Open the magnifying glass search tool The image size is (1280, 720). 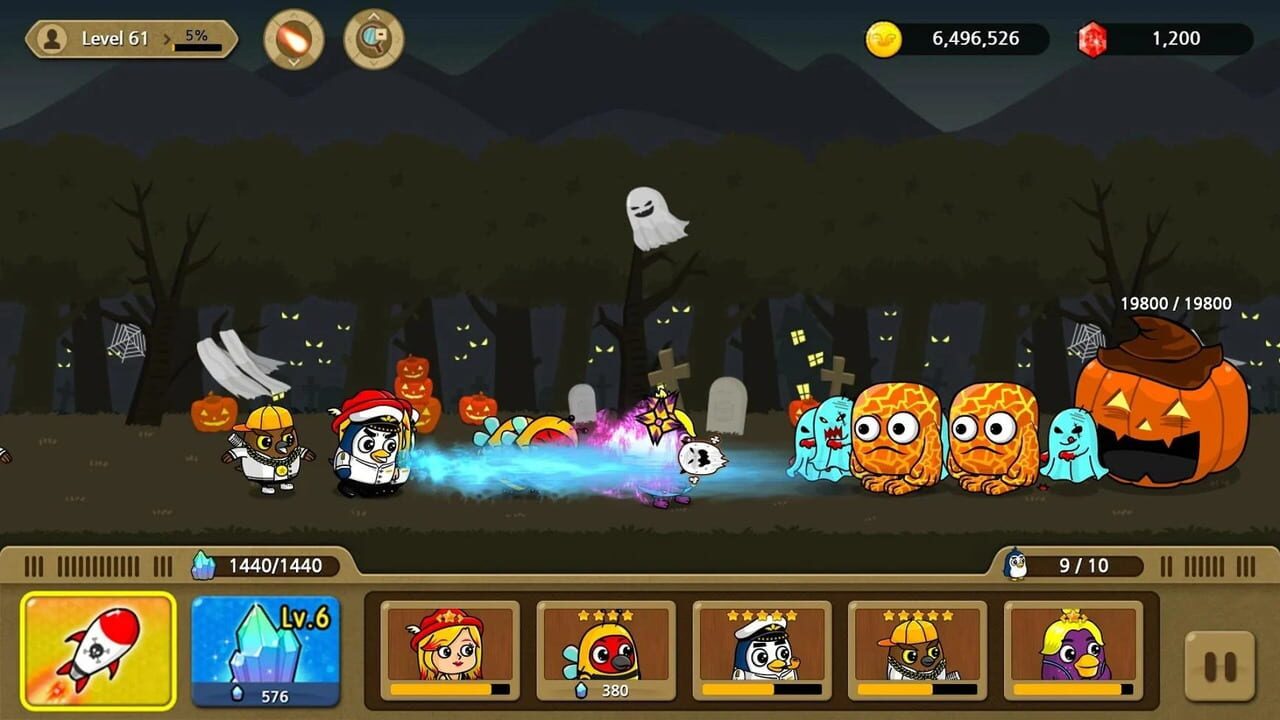click(x=373, y=40)
